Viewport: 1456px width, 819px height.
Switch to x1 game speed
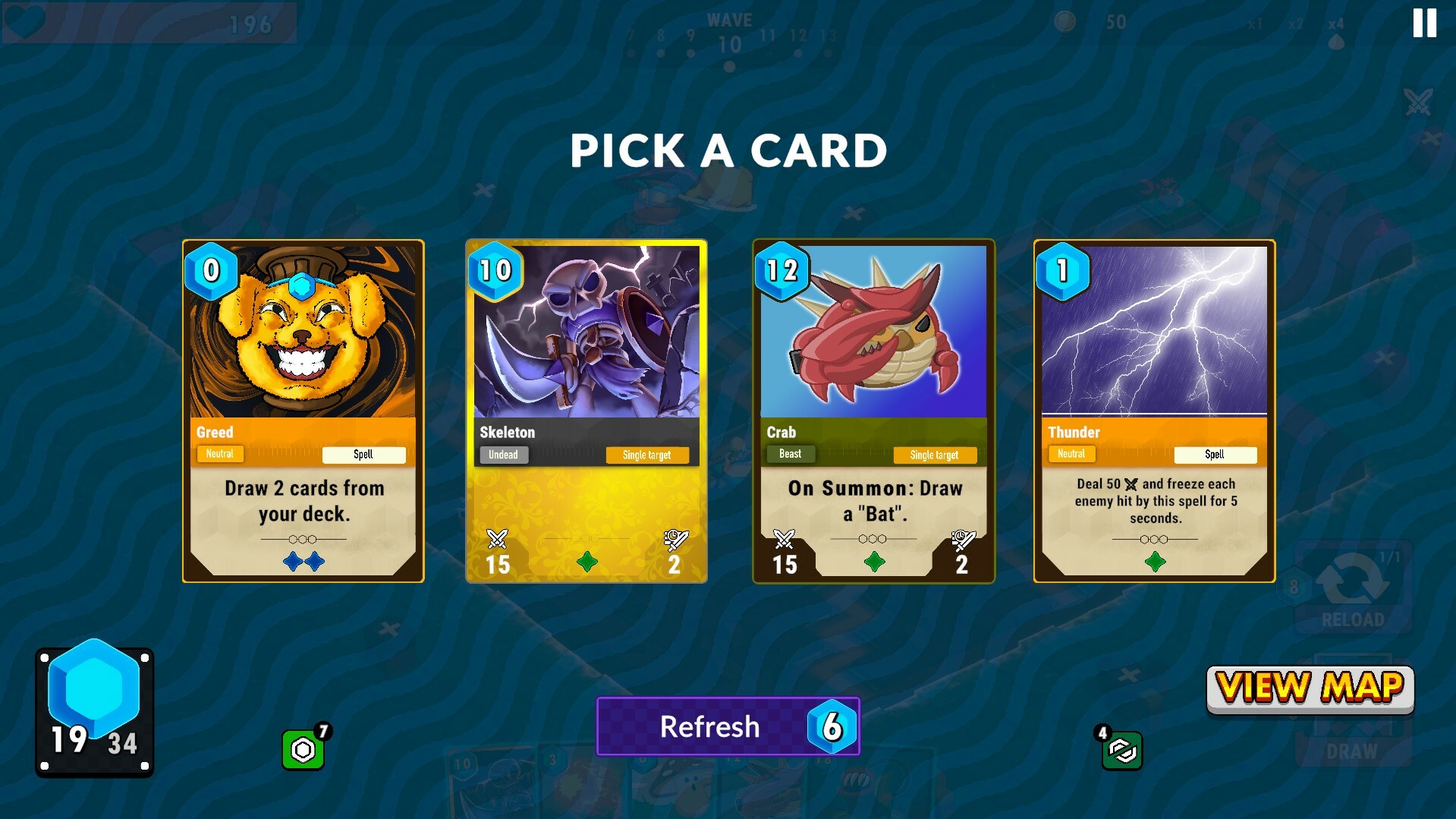pyautogui.click(x=1256, y=23)
